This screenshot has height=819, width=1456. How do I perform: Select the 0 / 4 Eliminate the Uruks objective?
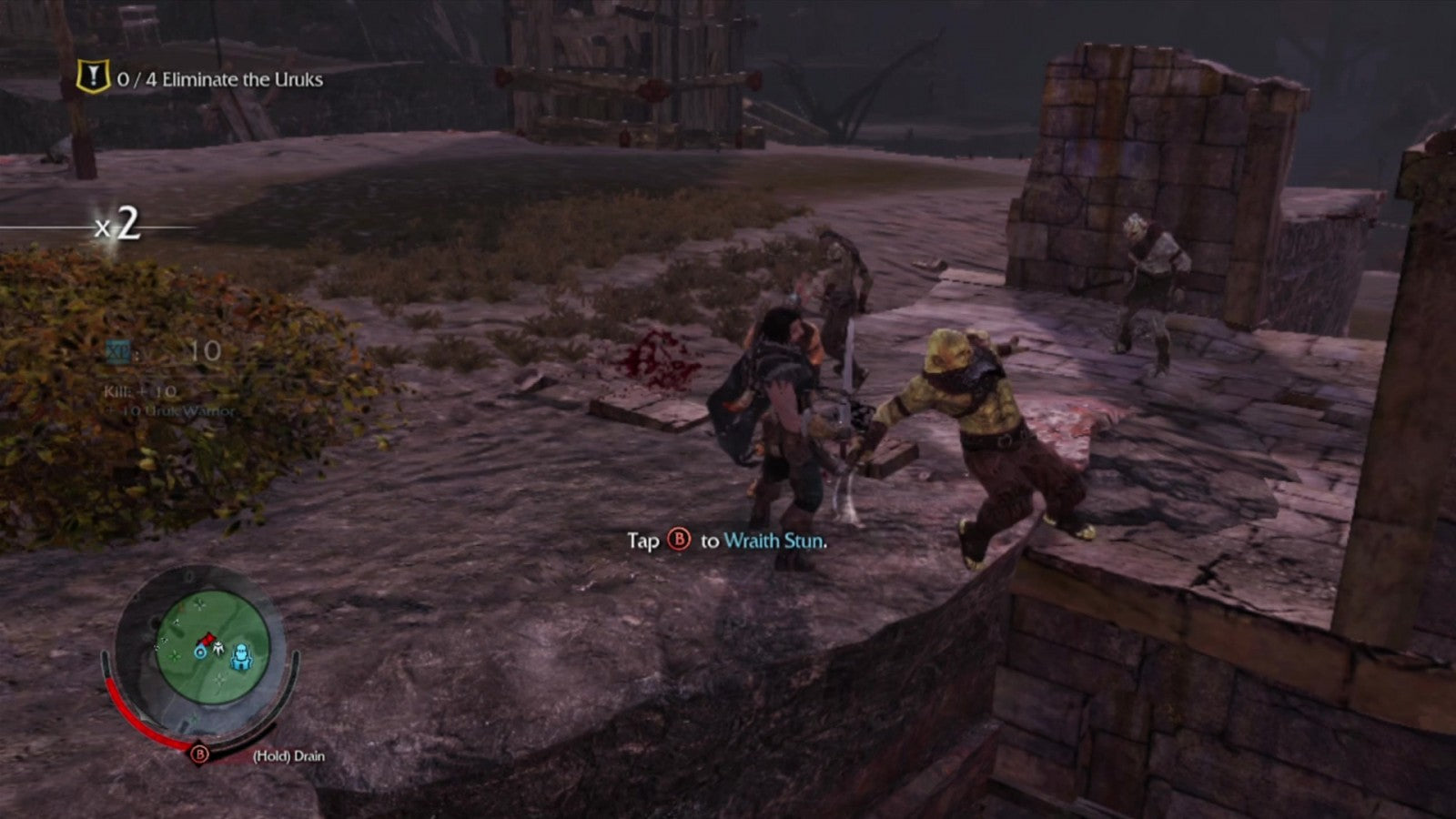[218, 79]
